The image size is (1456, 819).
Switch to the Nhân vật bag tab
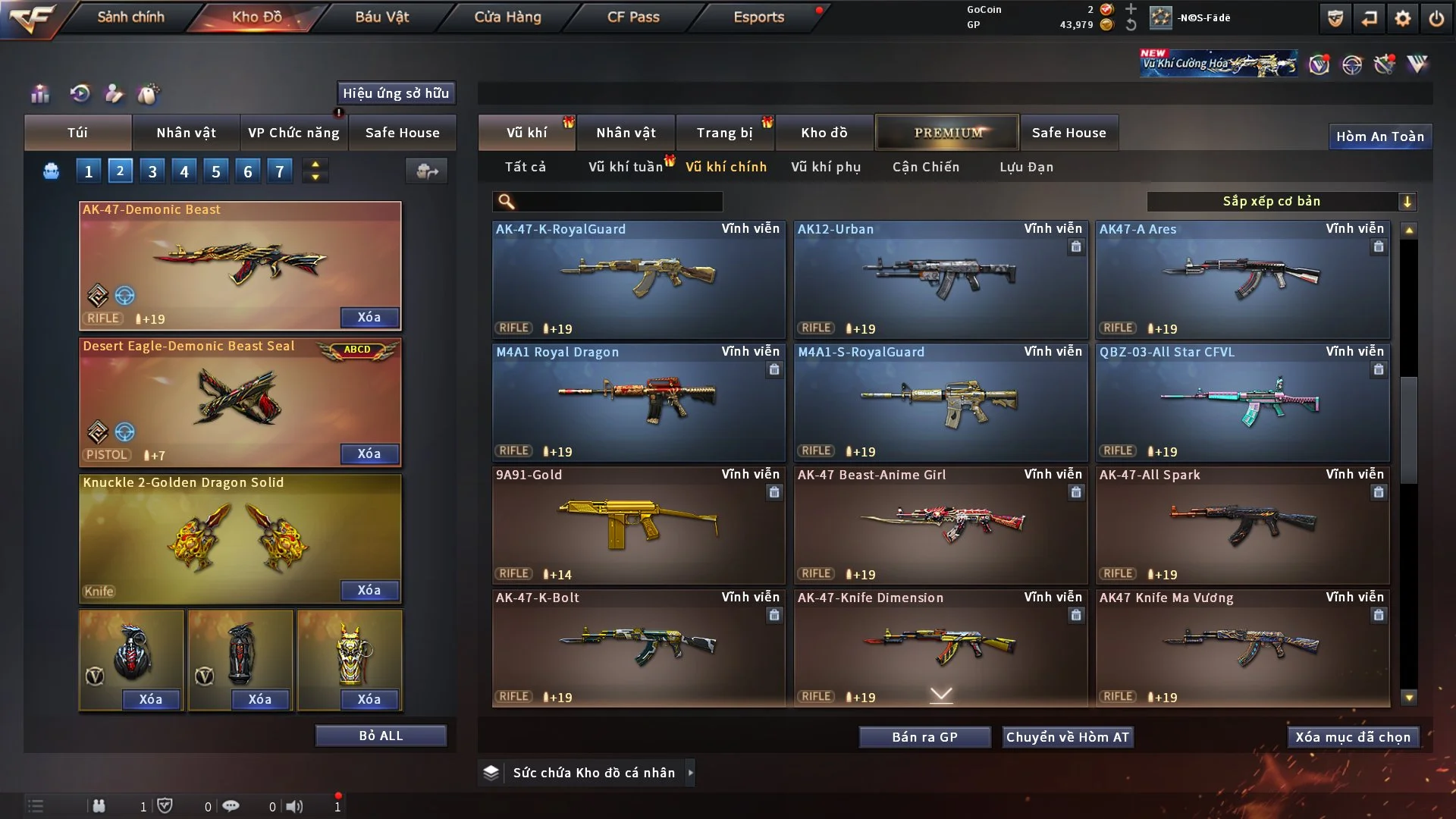tap(186, 133)
